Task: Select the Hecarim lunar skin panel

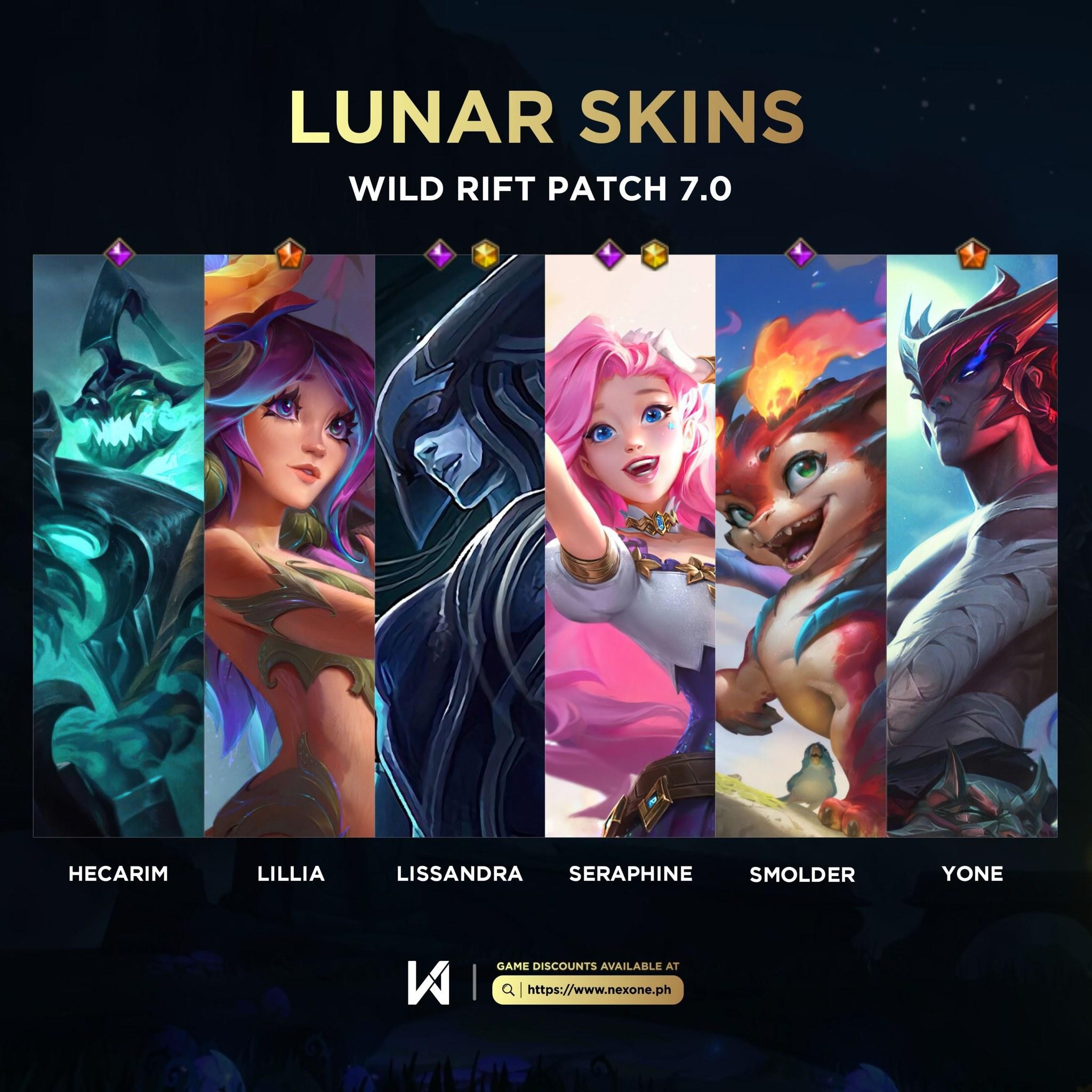Action: tap(118, 545)
